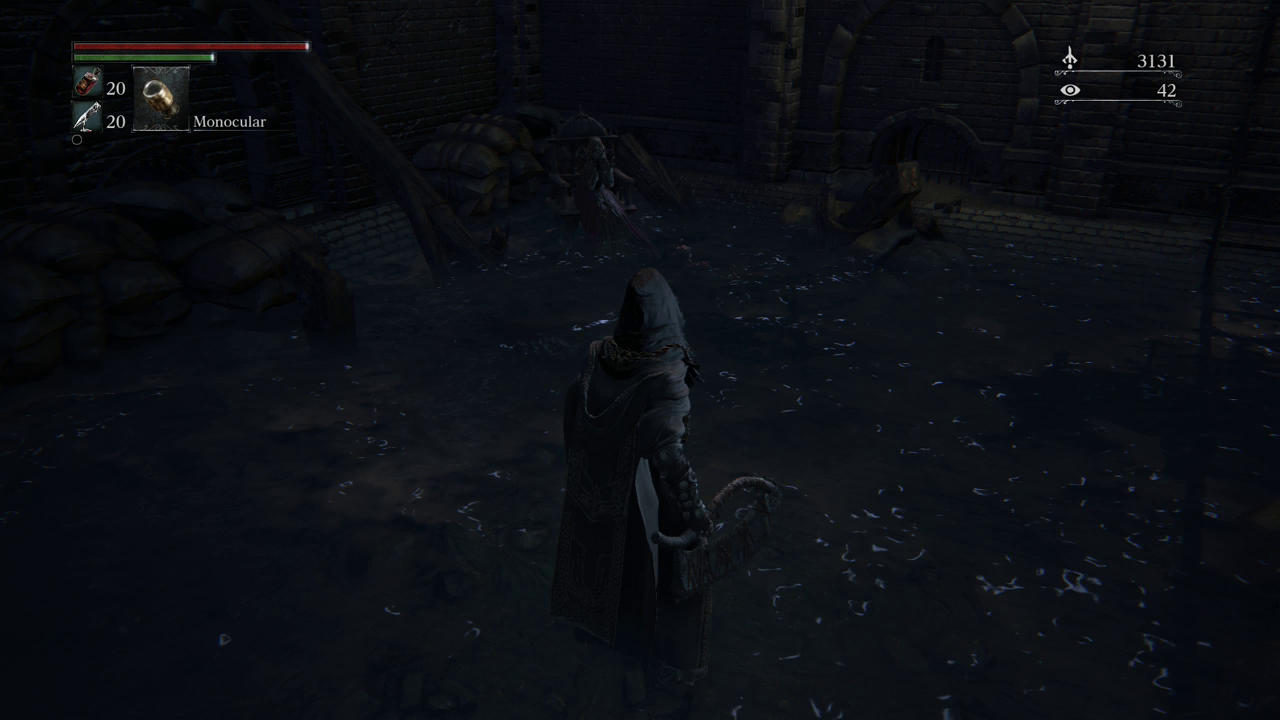
Task: Expand the quick item selector showing Monocular
Action: (162, 97)
